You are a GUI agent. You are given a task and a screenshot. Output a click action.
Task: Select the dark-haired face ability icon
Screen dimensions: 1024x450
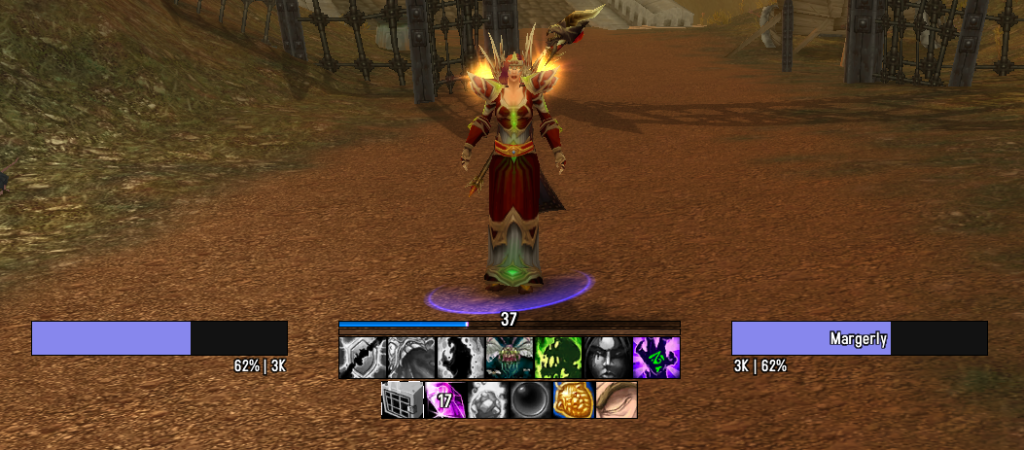(608, 357)
